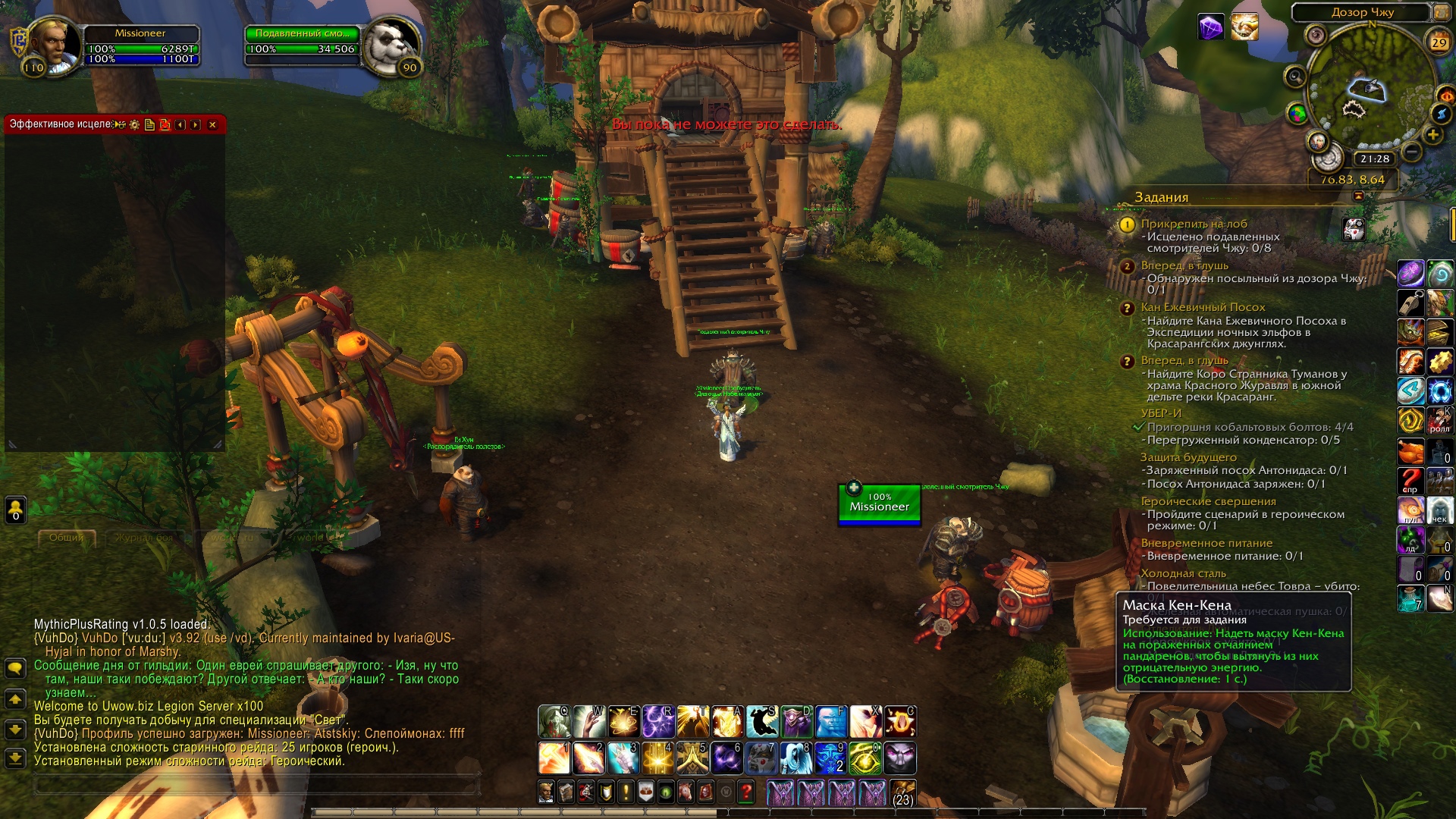Zoom out on the minimap
The height and width of the screenshot is (819, 1456).
(1411, 152)
